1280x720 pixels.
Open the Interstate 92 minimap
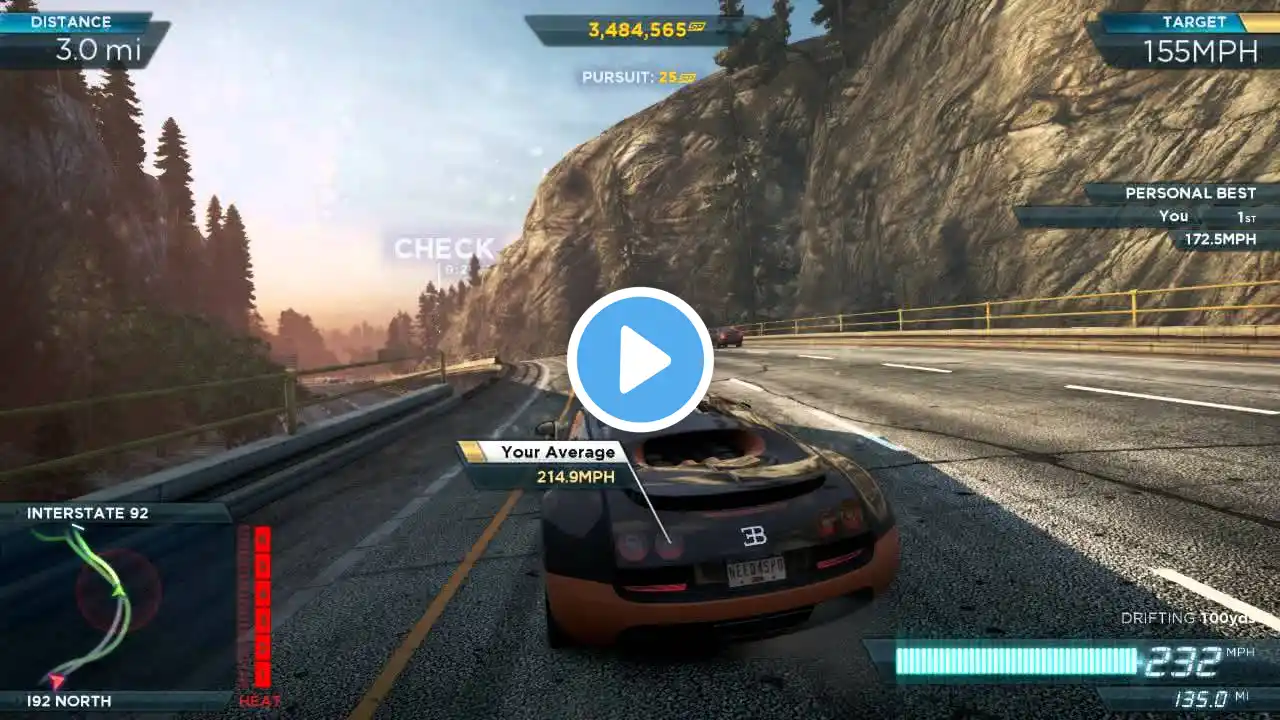pos(117,605)
